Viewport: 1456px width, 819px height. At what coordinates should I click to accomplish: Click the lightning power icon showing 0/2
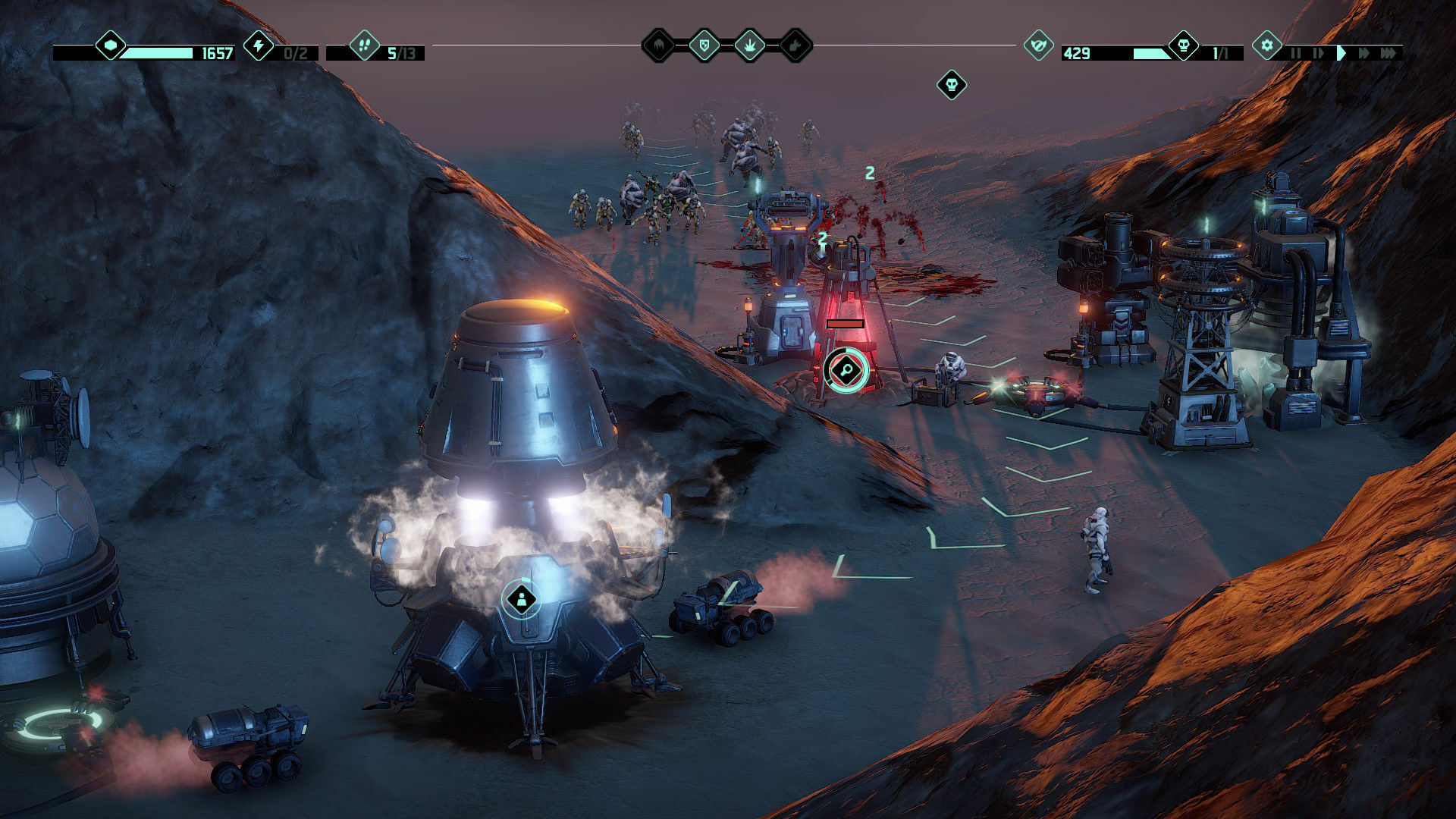tap(259, 46)
